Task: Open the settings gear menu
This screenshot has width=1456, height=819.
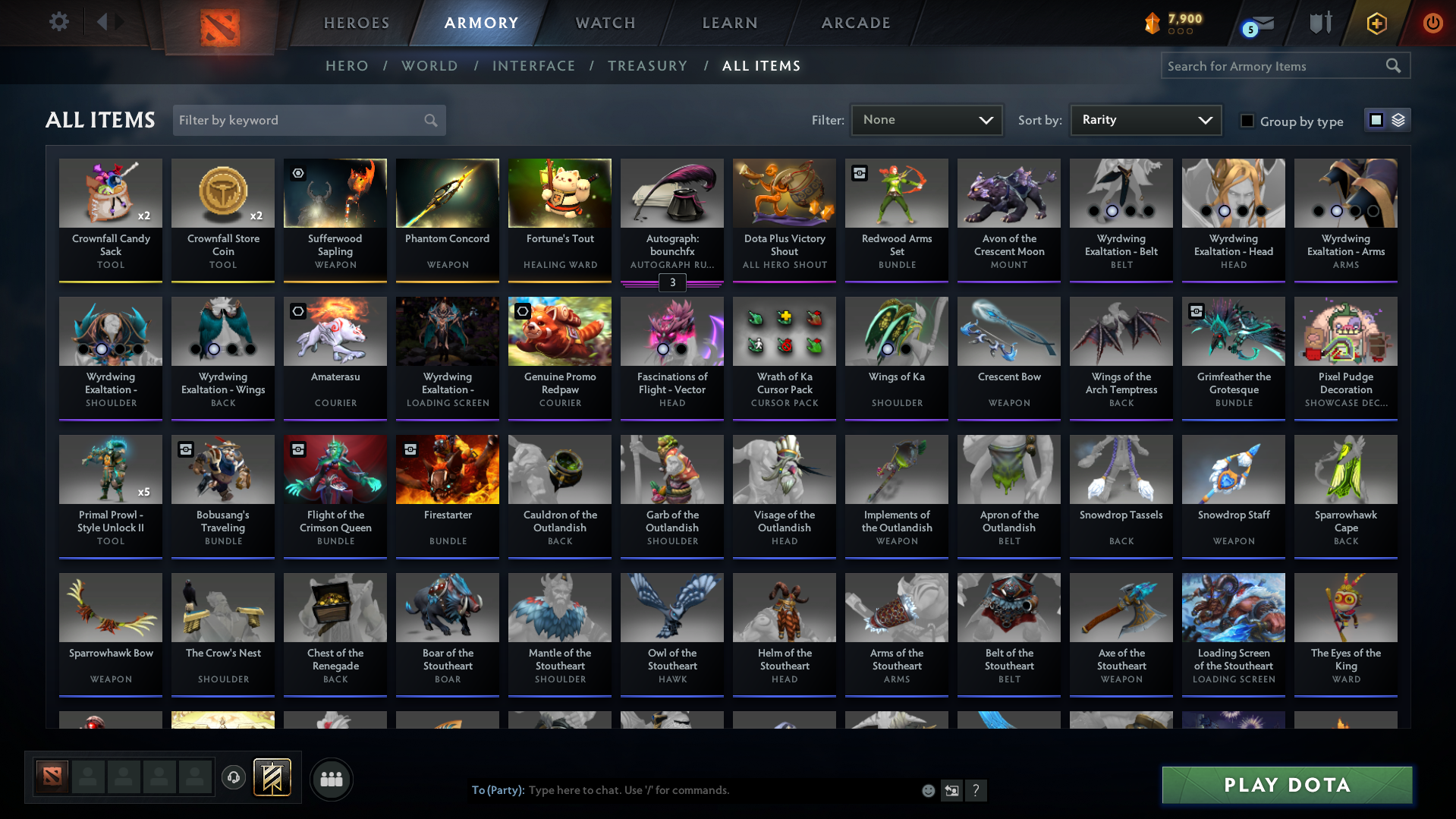Action: pos(58,22)
